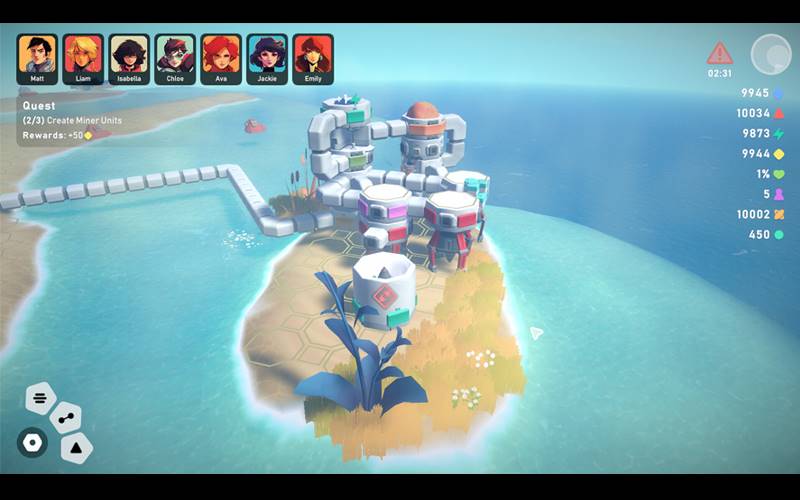Viewport: 800px width, 500px height.
Task: Open the circular planet view button
Action: point(770,54)
